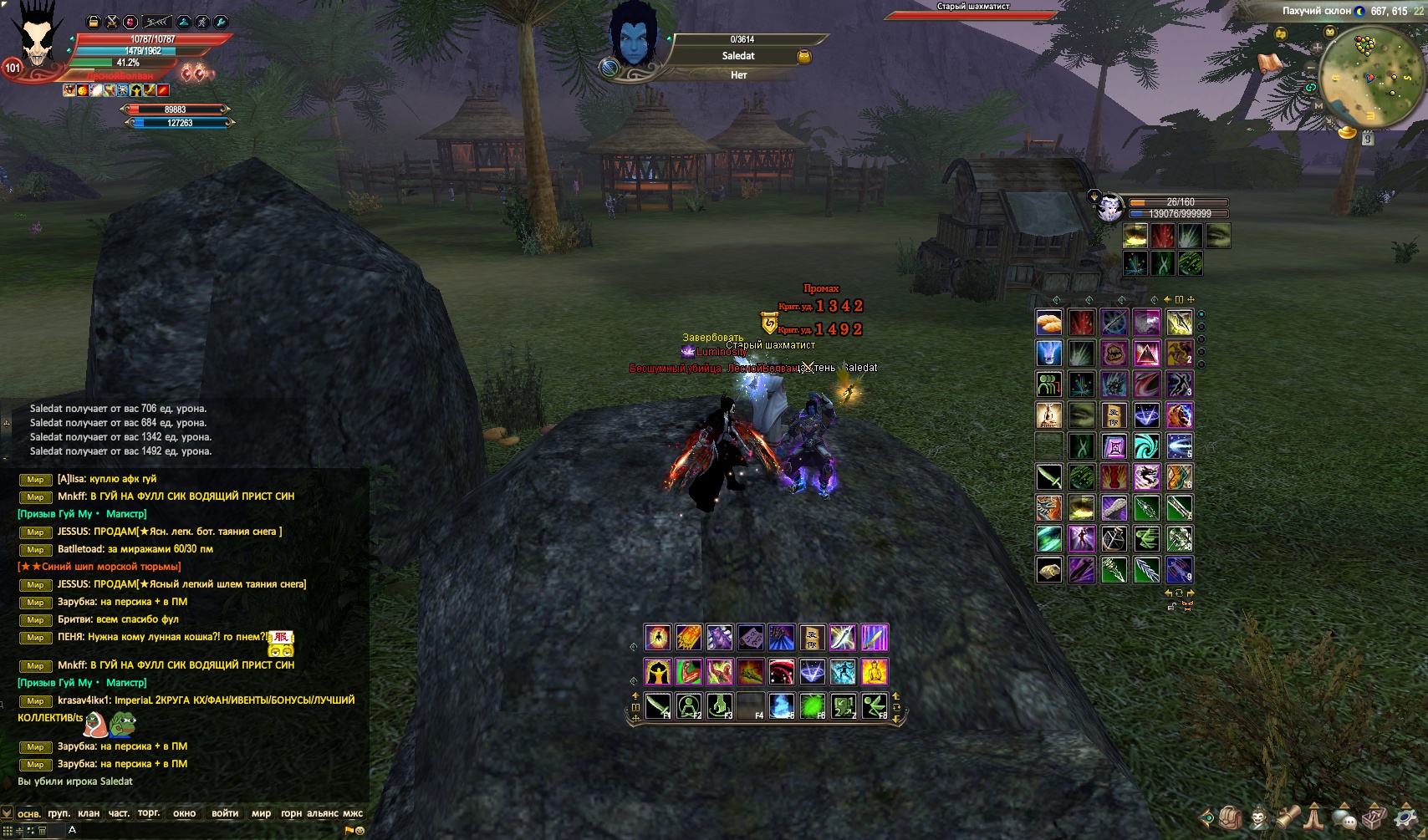The image size is (1428, 840).
Task: Select the Saledat target portrait
Action: [x=634, y=39]
